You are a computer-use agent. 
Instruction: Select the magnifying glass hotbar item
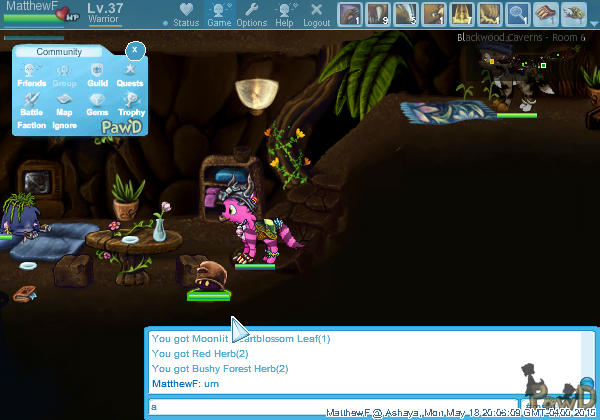518,14
